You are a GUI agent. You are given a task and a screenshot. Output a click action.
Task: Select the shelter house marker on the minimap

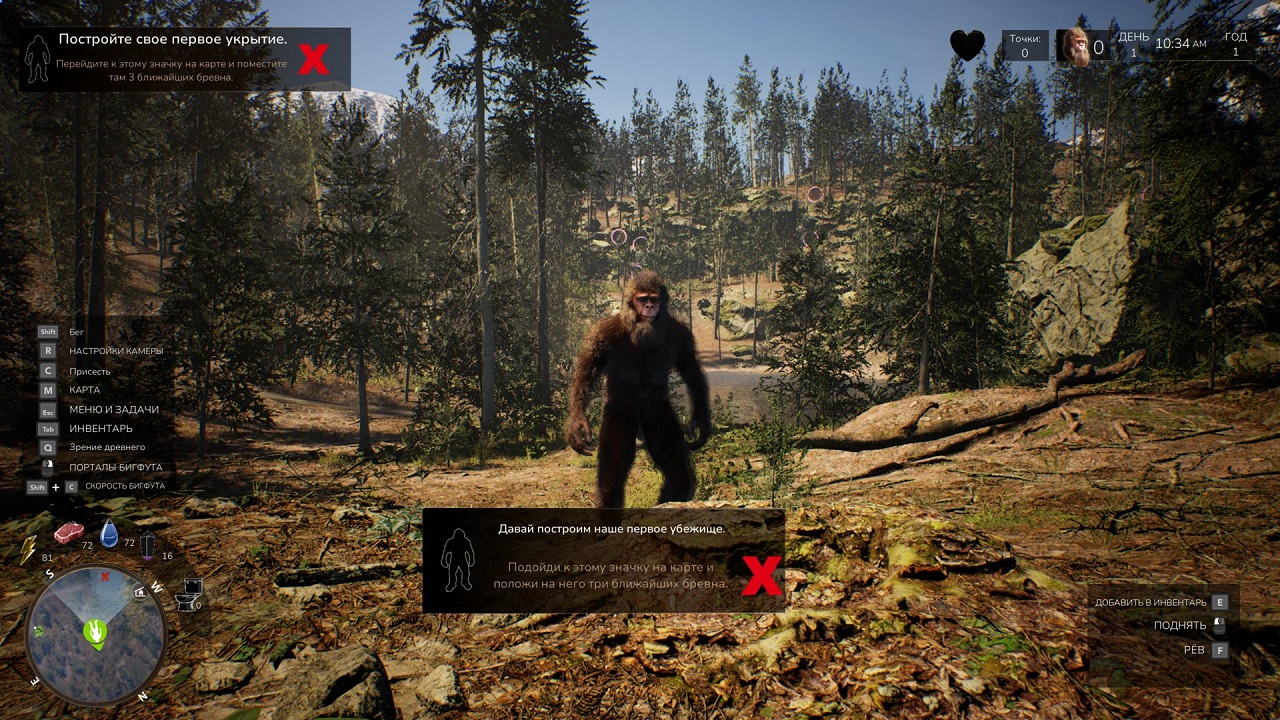coord(140,591)
